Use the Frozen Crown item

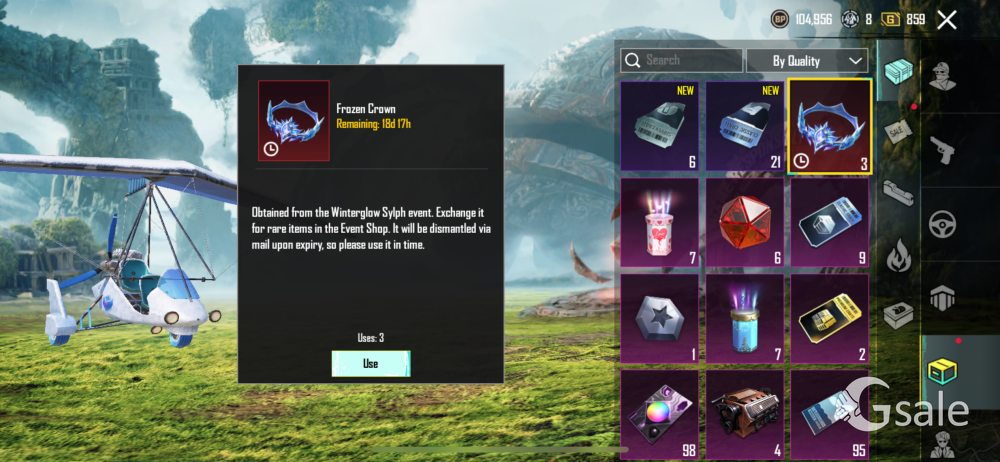[371, 363]
